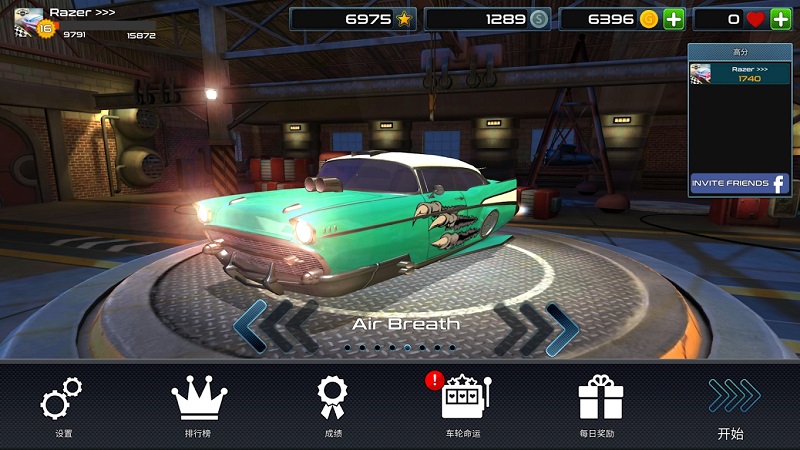Add more gold coins with plus button
Viewport: 800px width, 450px height.
tap(674, 19)
